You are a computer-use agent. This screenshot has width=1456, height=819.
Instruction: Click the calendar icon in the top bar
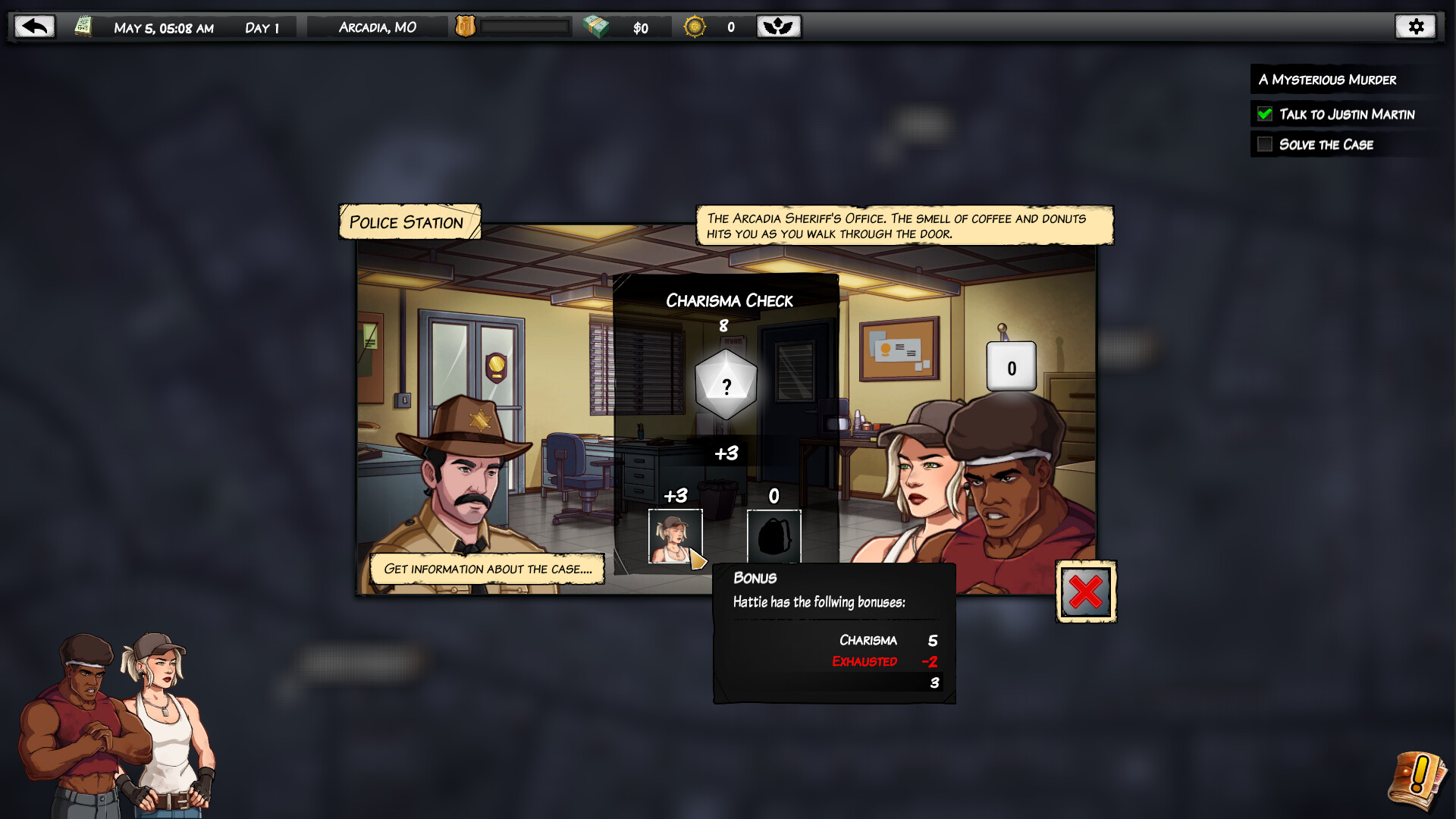[83, 25]
